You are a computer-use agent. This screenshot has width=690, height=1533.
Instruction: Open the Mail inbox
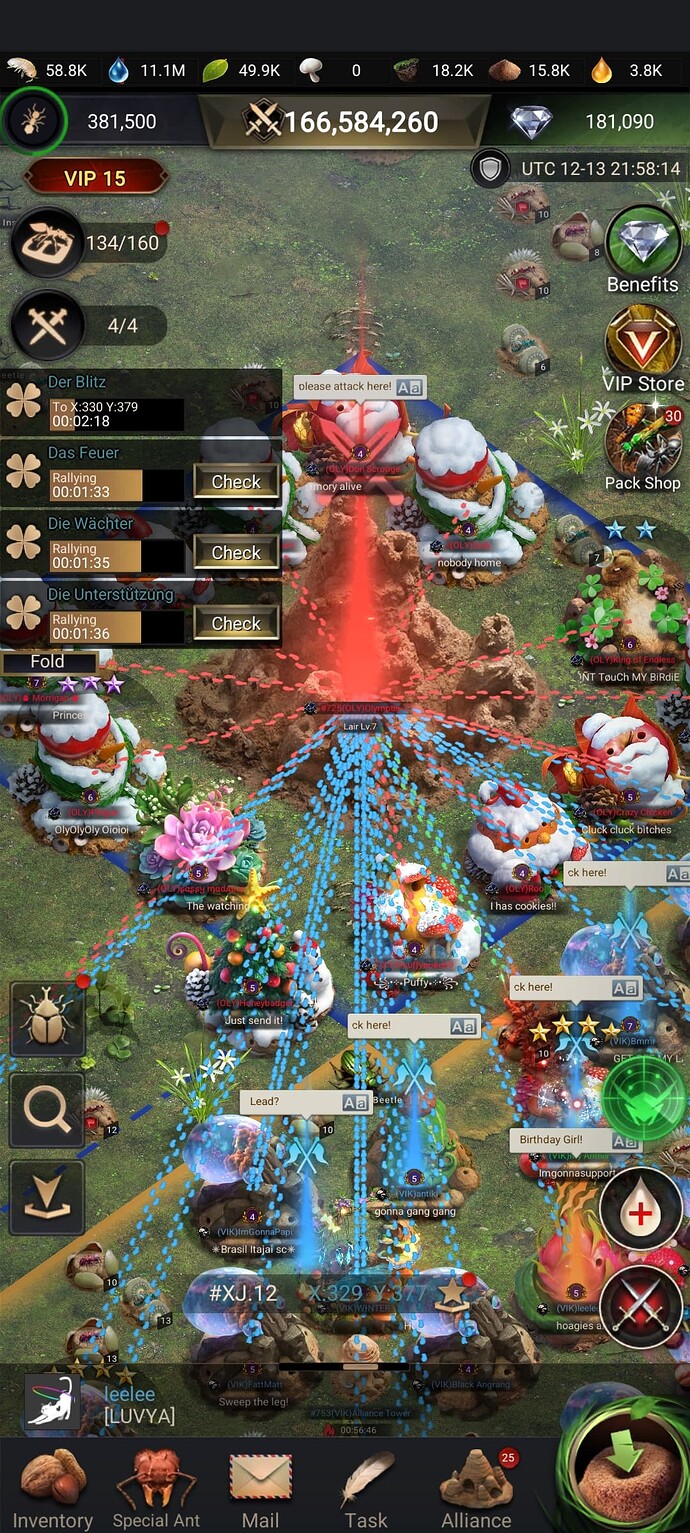[260, 1488]
